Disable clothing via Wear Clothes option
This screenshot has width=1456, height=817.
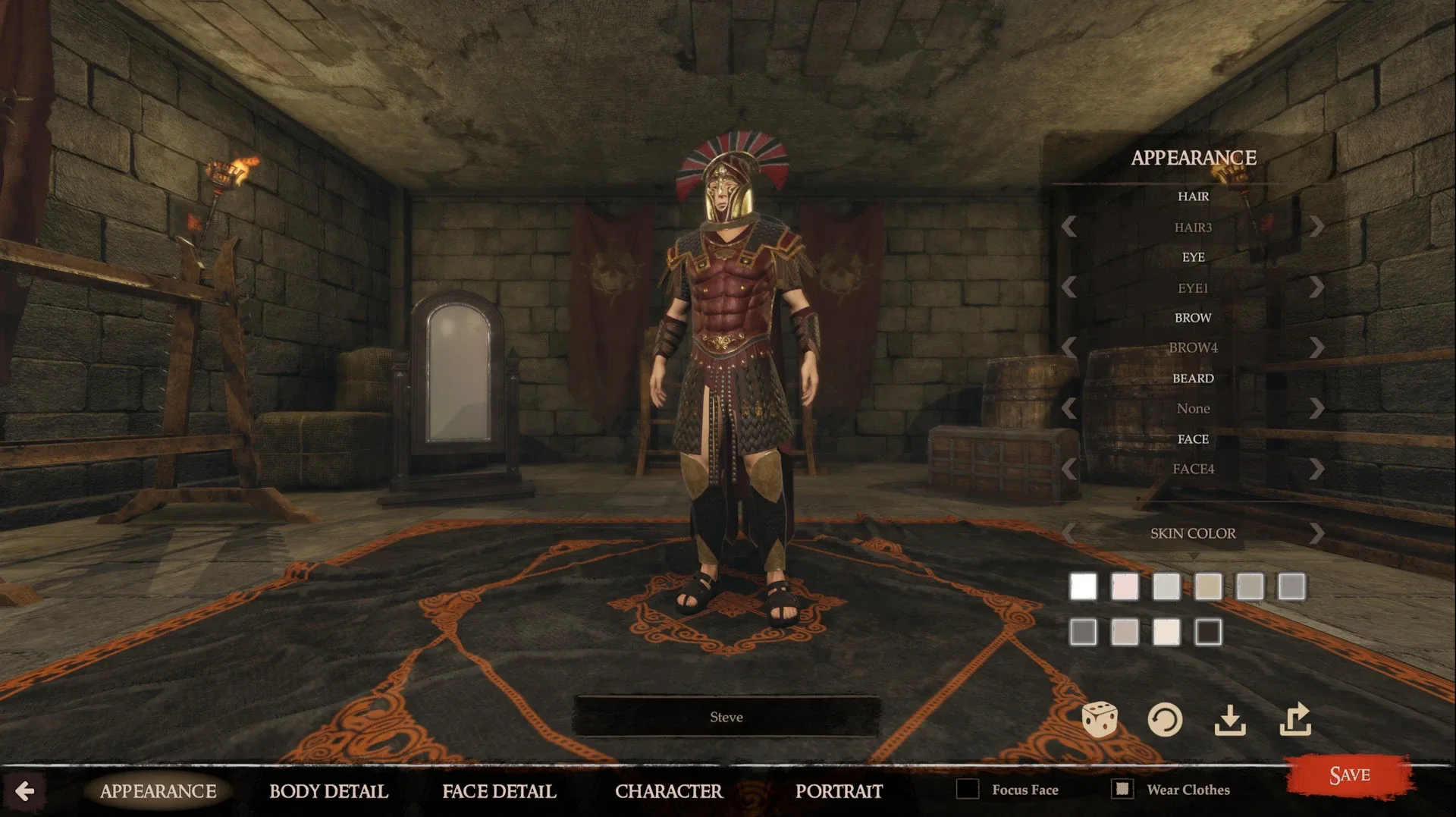[x=1122, y=790]
